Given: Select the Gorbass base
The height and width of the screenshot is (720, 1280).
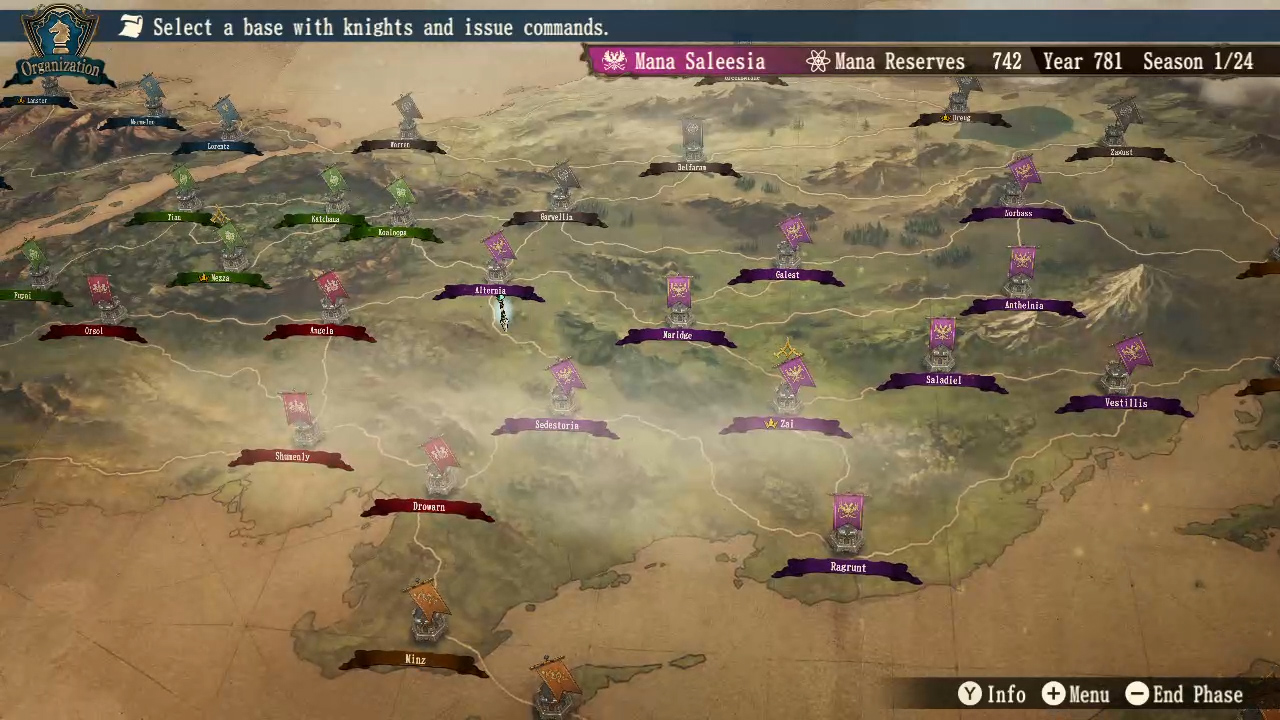Looking at the screenshot, I should (1018, 214).
